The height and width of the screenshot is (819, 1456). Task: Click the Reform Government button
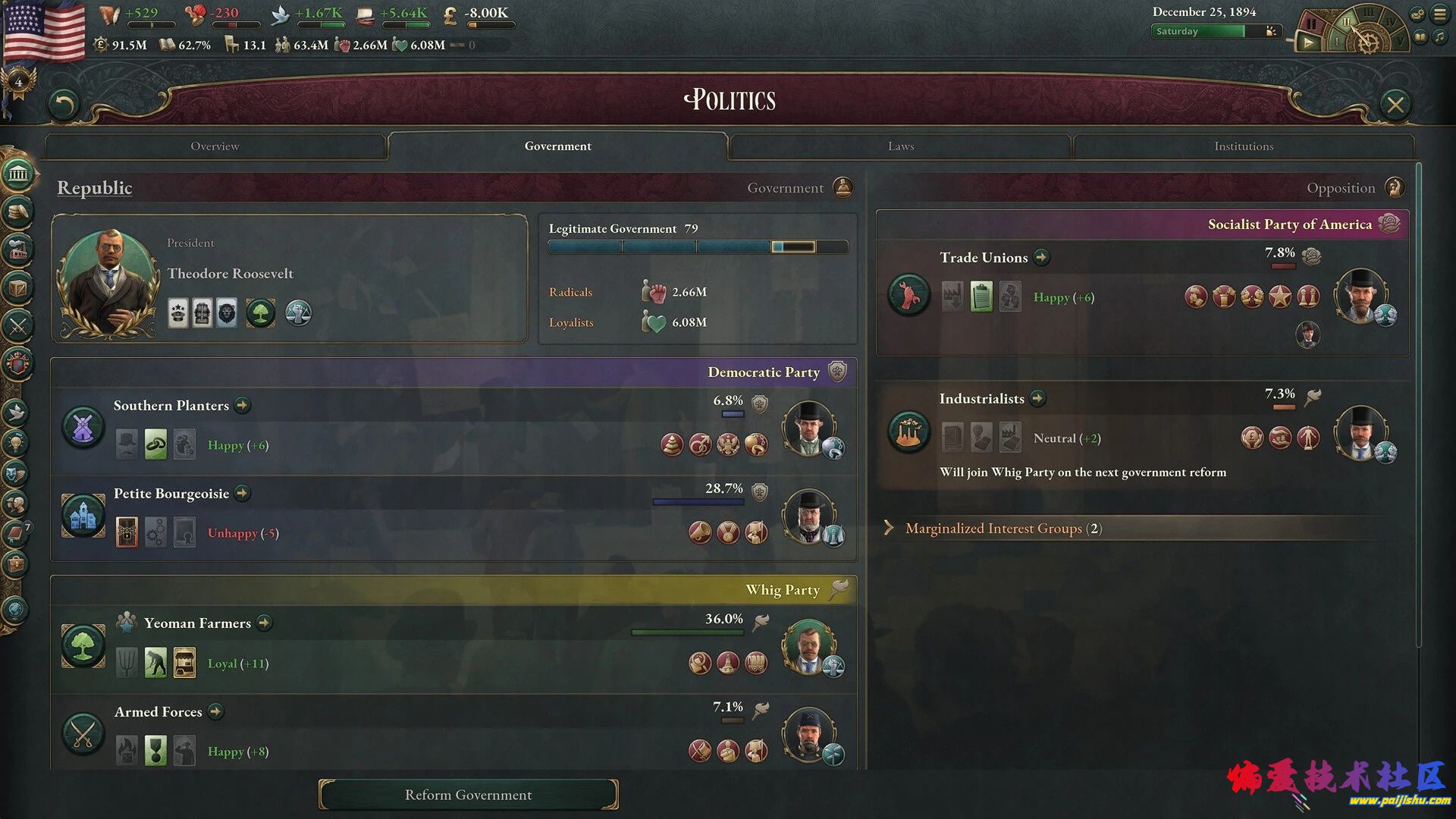pos(468,795)
